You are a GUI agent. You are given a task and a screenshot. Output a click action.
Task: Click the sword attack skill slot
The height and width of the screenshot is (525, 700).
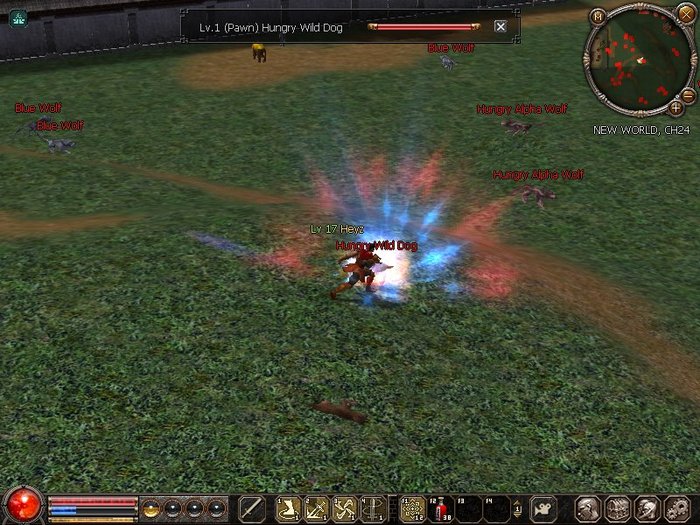[253, 508]
